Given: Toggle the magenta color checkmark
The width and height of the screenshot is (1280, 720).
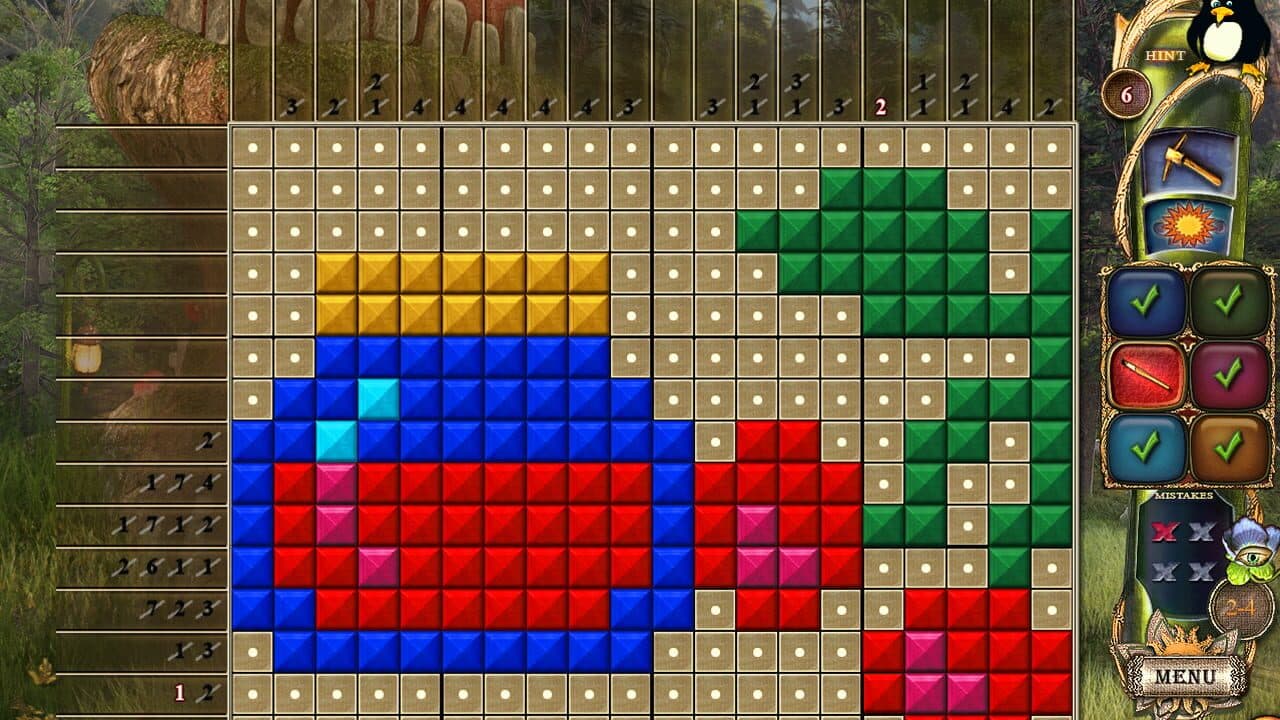Looking at the screenshot, I should [x=1230, y=375].
